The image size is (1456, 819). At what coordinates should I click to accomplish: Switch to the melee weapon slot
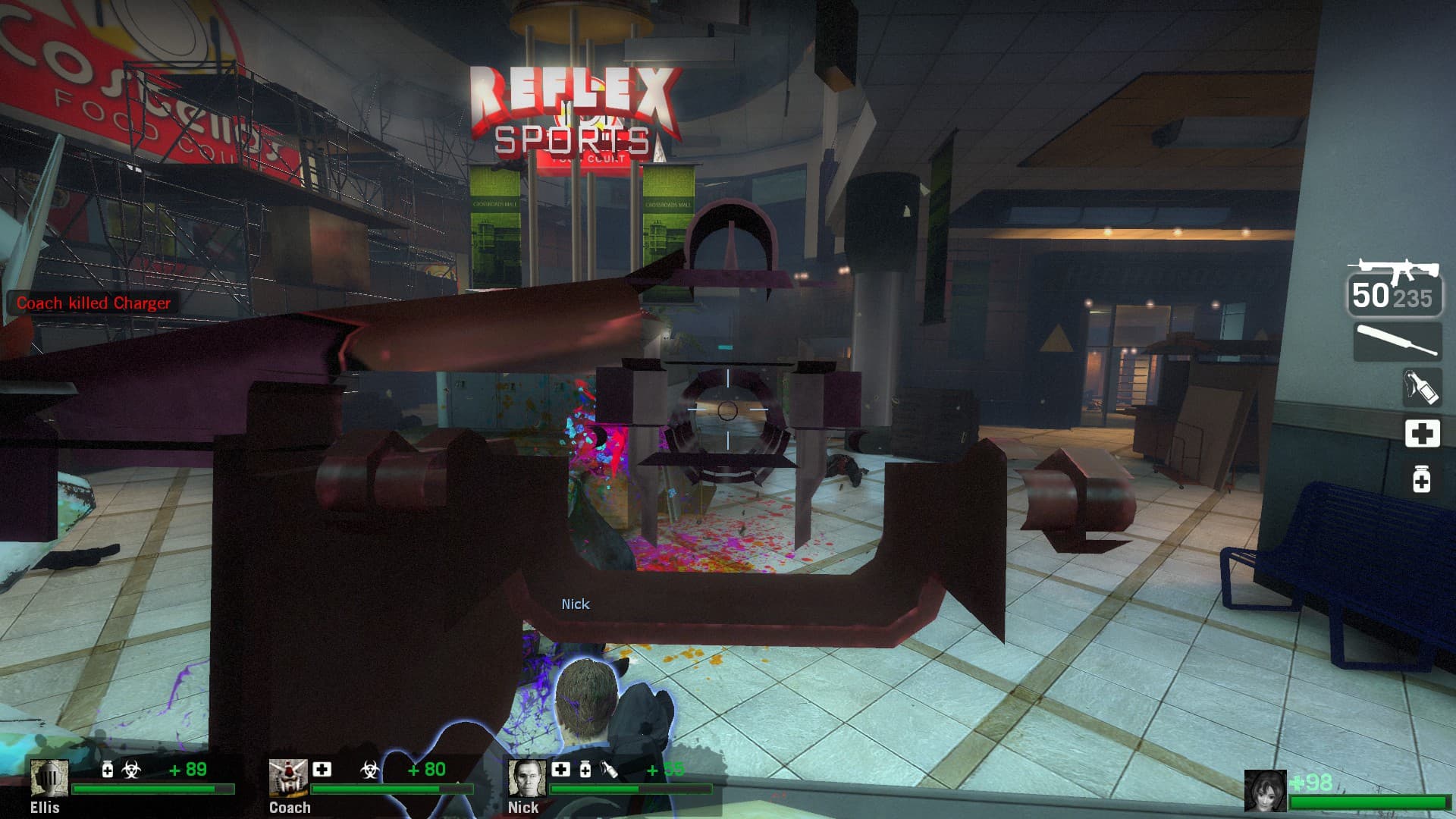coord(1398,341)
